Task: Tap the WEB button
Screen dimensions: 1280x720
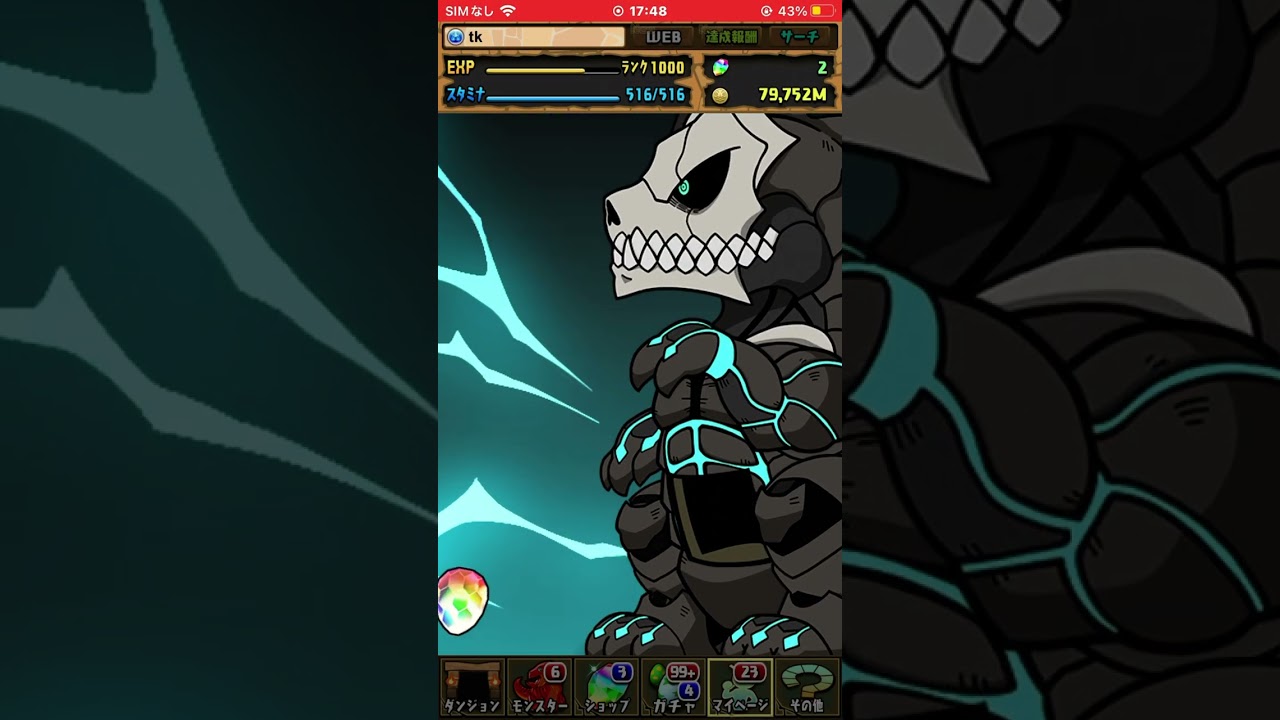Action: coord(663,37)
